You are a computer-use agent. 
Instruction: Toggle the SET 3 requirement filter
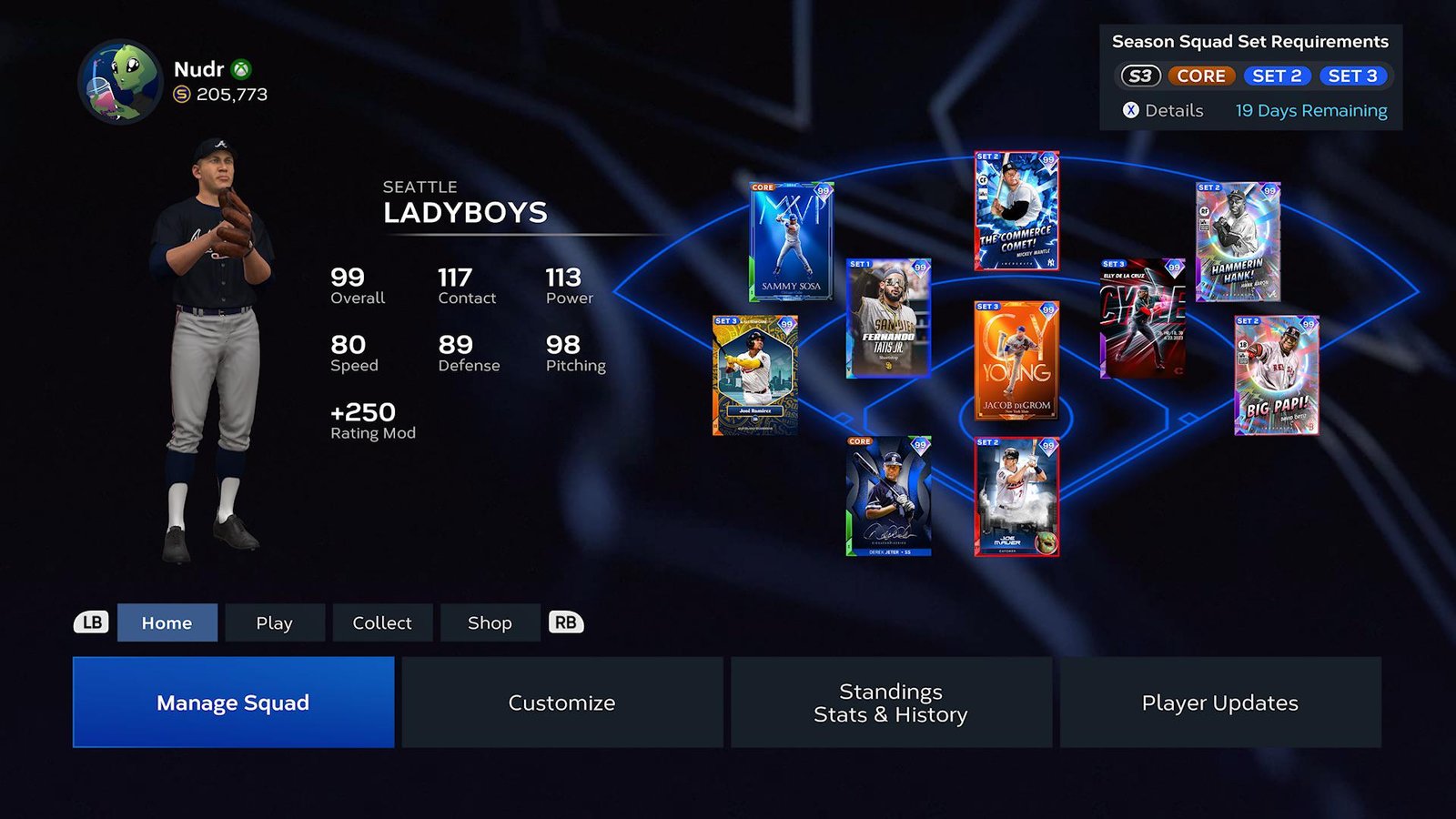(x=1354, y=76)
